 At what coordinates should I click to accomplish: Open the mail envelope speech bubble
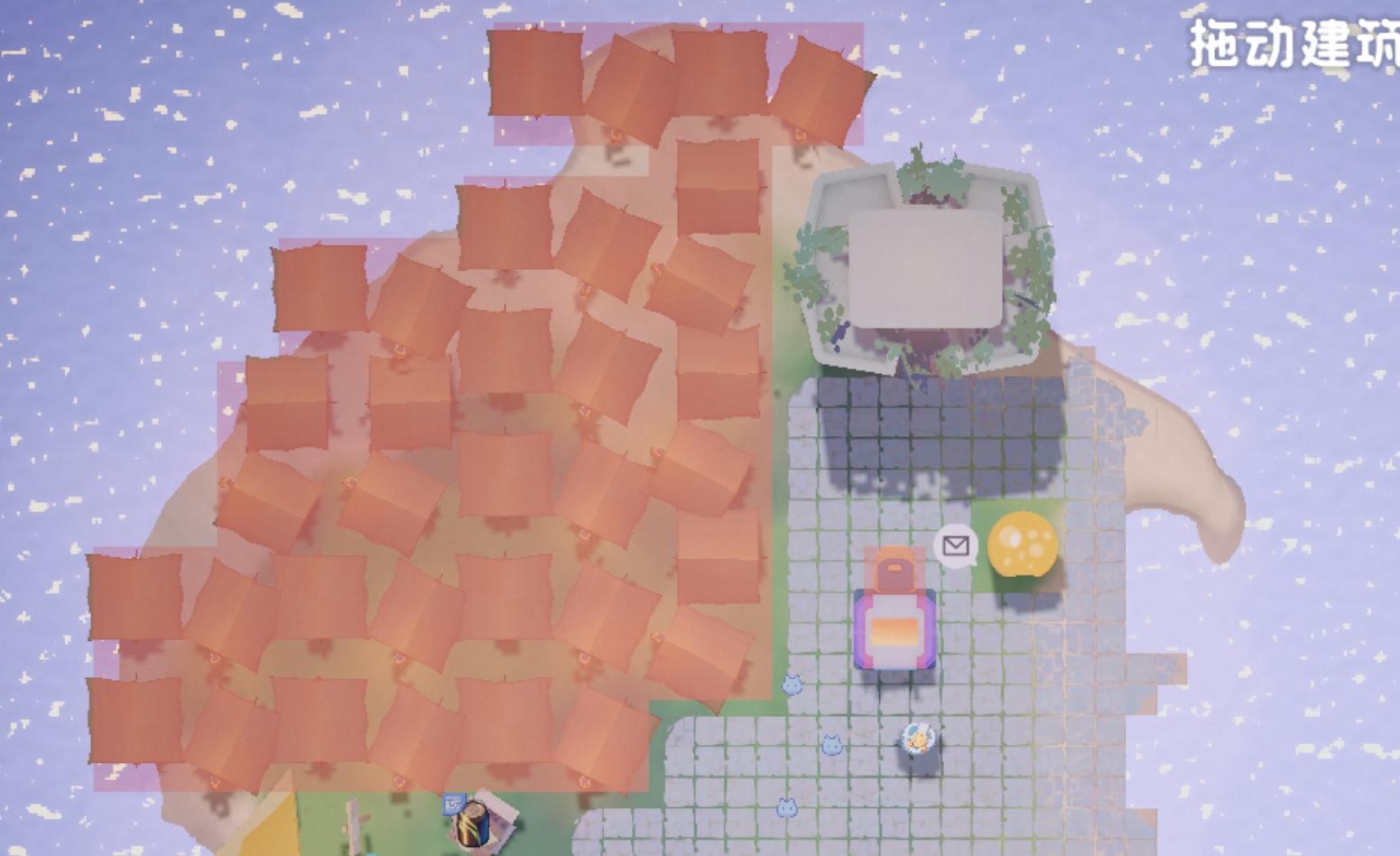pyautogui.click(x=955, y=546)
